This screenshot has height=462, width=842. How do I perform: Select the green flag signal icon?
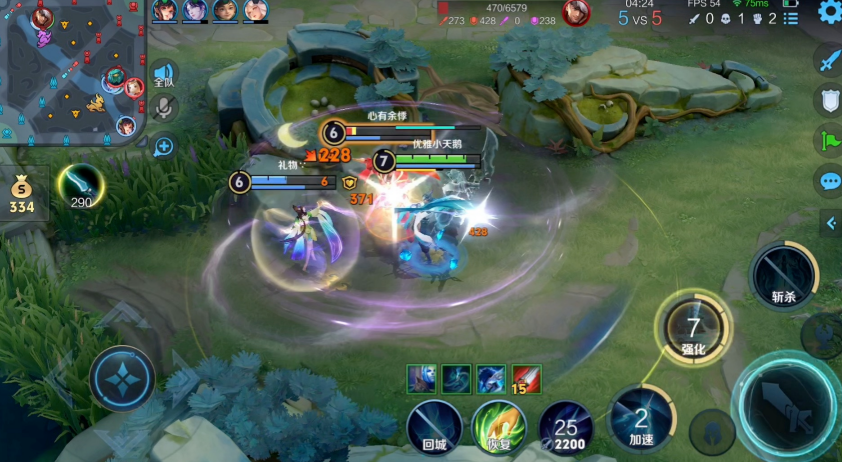[828, 140]
